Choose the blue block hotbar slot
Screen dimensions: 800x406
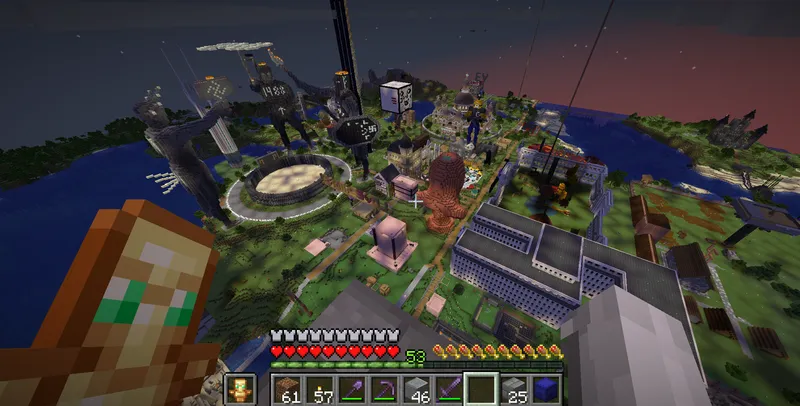[x=545, y=389]
